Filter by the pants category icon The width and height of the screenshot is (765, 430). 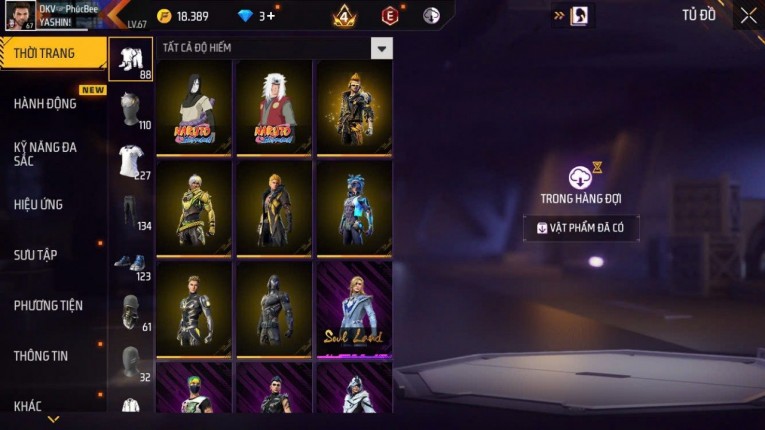[x=131, y=211]
